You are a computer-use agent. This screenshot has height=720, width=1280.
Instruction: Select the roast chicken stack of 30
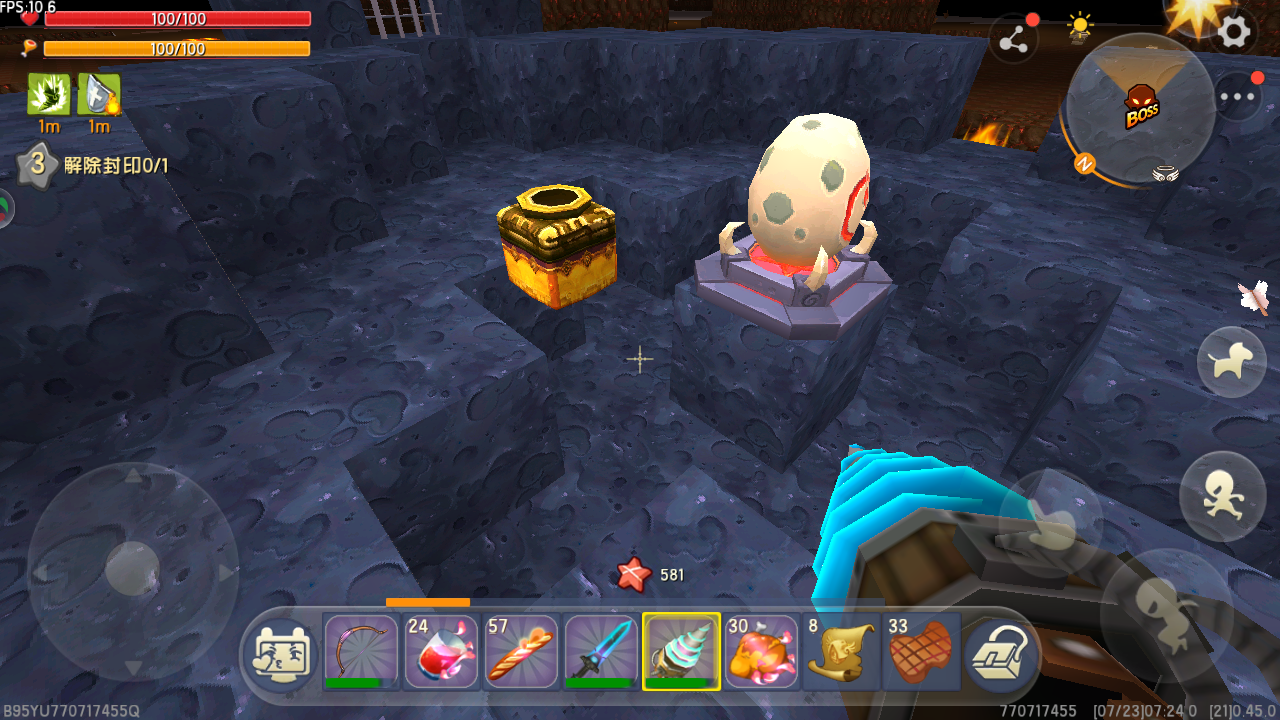pos(761,651)
